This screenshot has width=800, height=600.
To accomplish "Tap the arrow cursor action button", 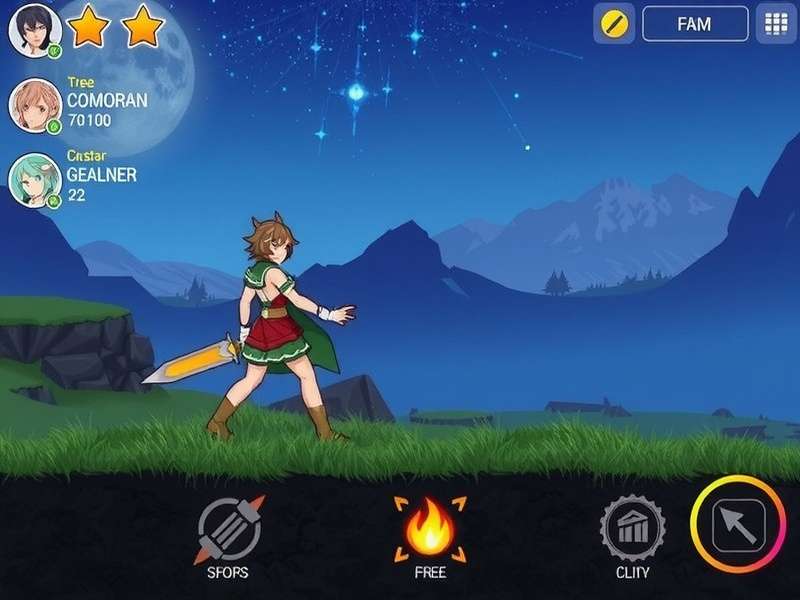I will (x=738, y=524).
